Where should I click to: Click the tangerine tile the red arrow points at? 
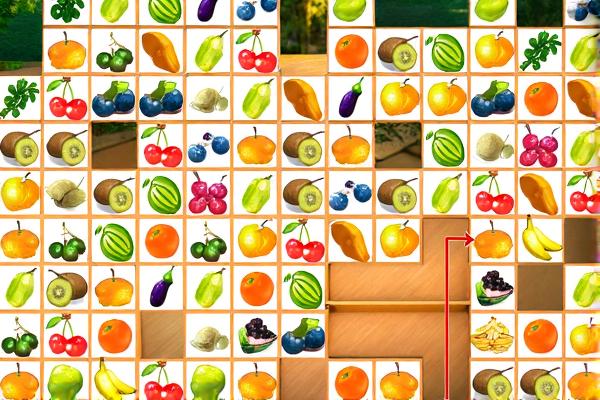point(493,240)
